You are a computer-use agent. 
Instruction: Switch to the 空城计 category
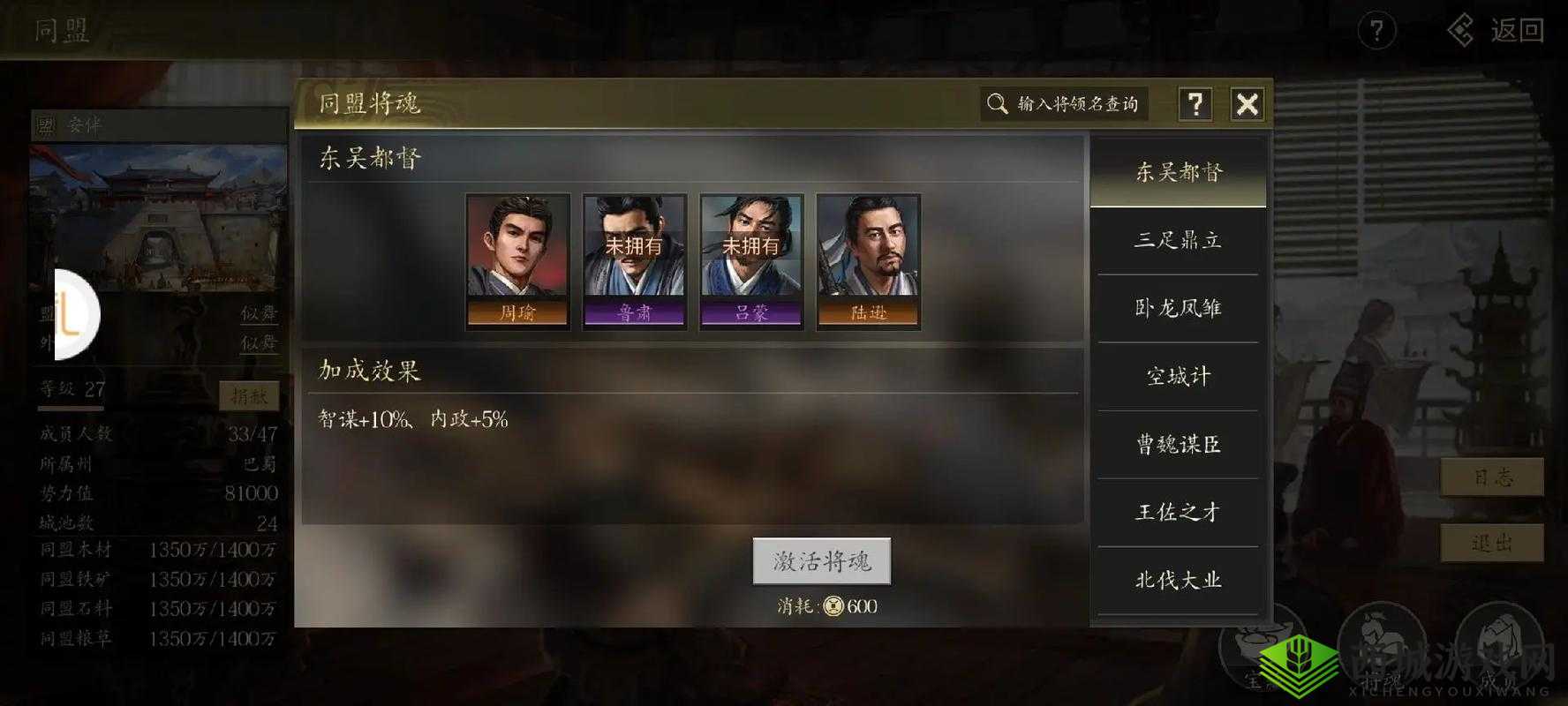(x=1178, y=376)
